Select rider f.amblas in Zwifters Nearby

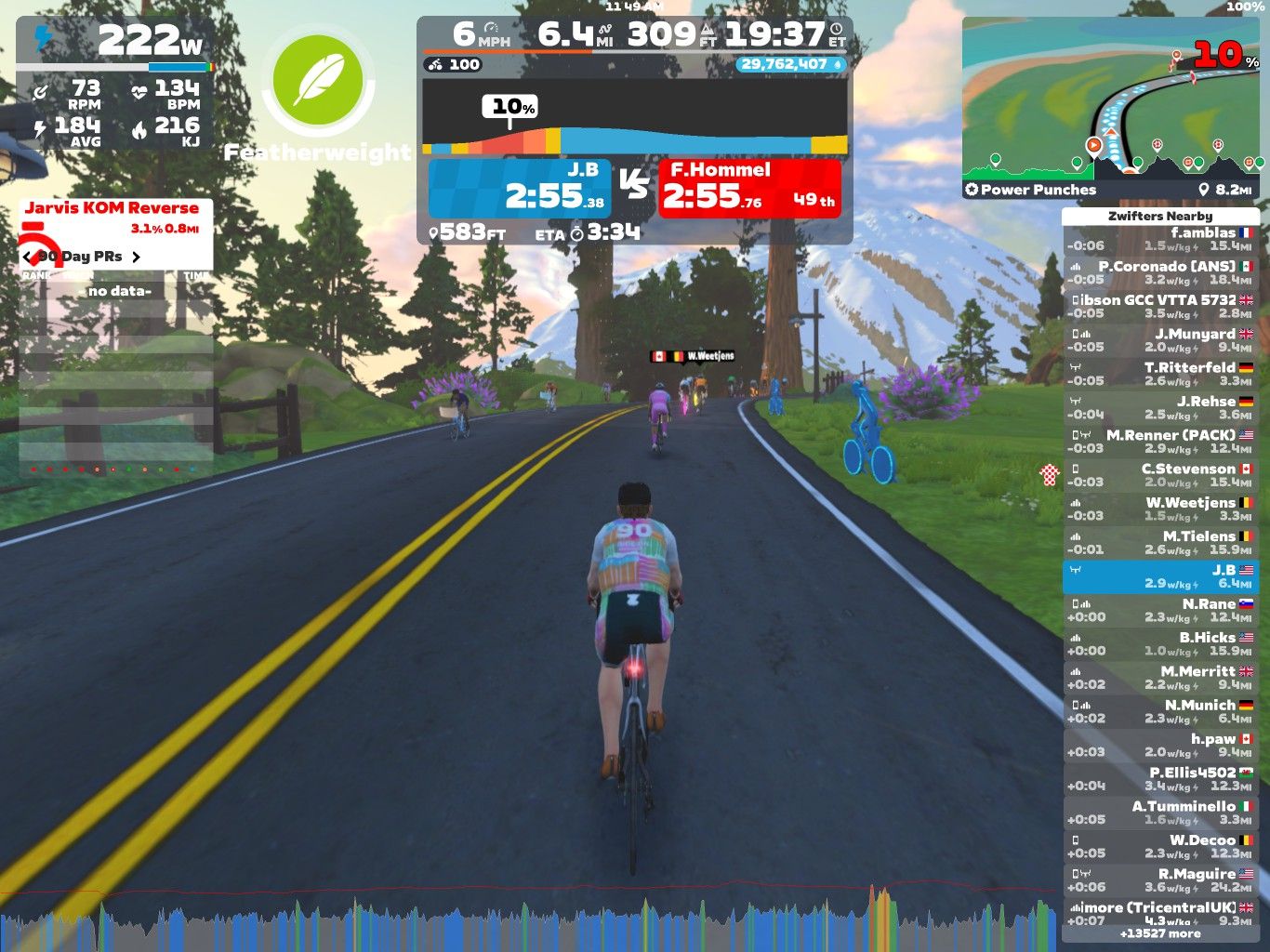(1159, 240)
